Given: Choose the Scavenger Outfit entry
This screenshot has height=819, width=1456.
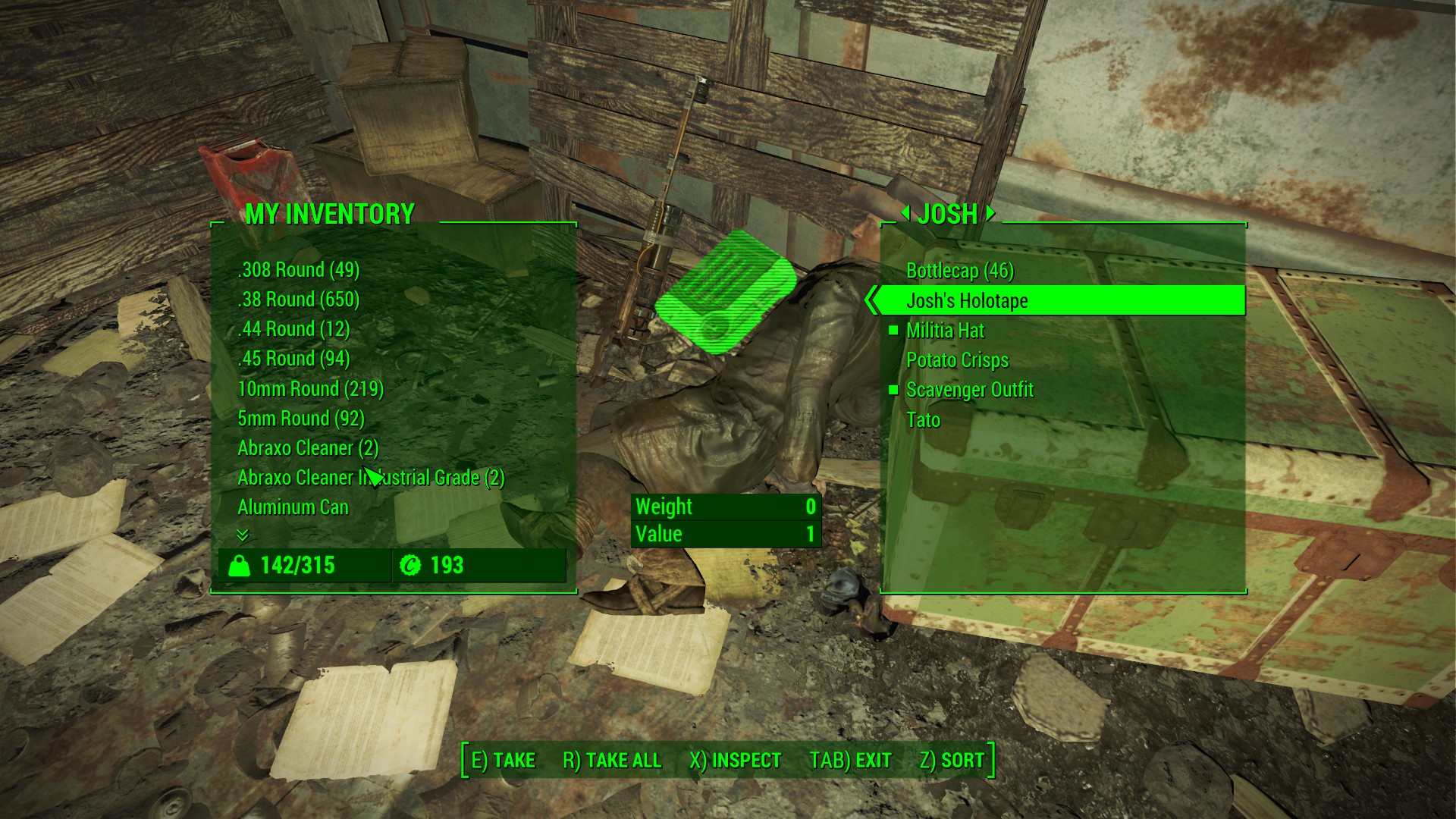Looking at the screenshot, I should click(969, 390).
